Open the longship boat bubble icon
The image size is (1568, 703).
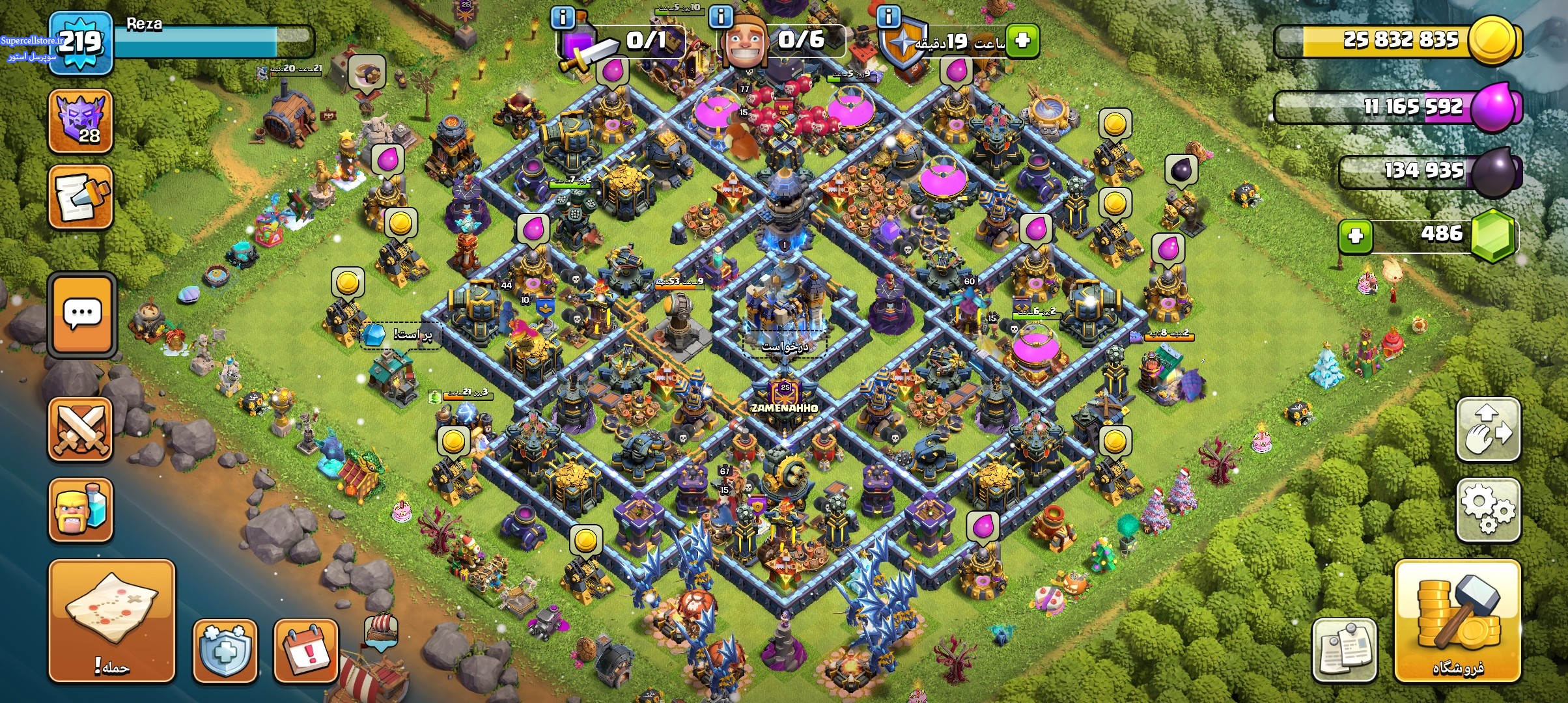(381, 630)
